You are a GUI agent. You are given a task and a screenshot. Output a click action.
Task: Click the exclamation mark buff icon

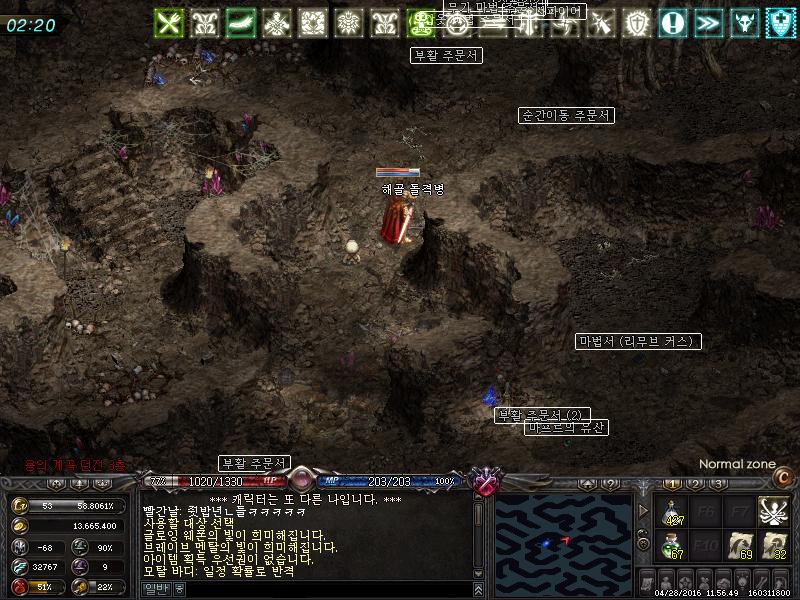click(x=675, y=22)
